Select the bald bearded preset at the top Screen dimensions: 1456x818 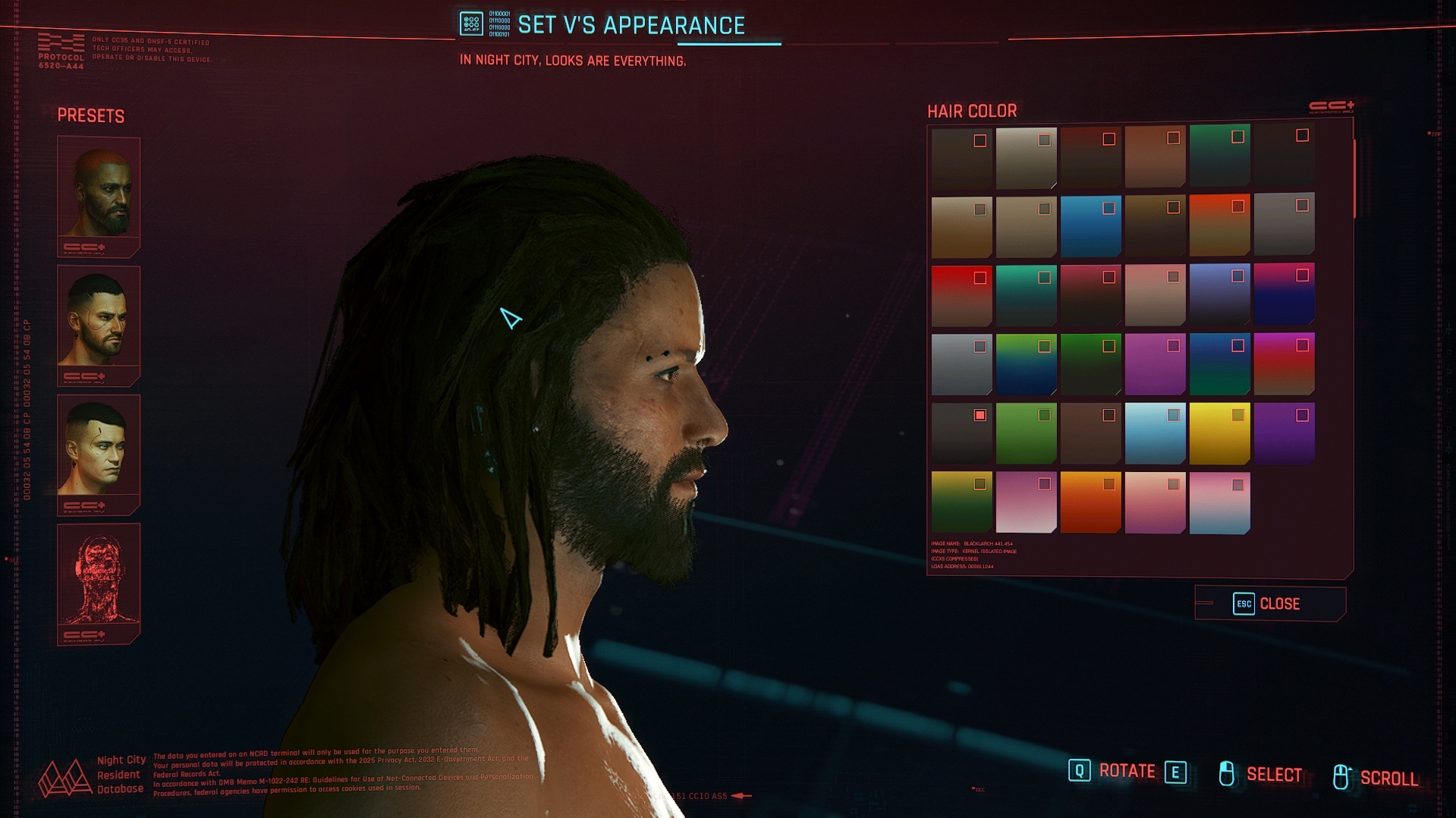[99, 190]
